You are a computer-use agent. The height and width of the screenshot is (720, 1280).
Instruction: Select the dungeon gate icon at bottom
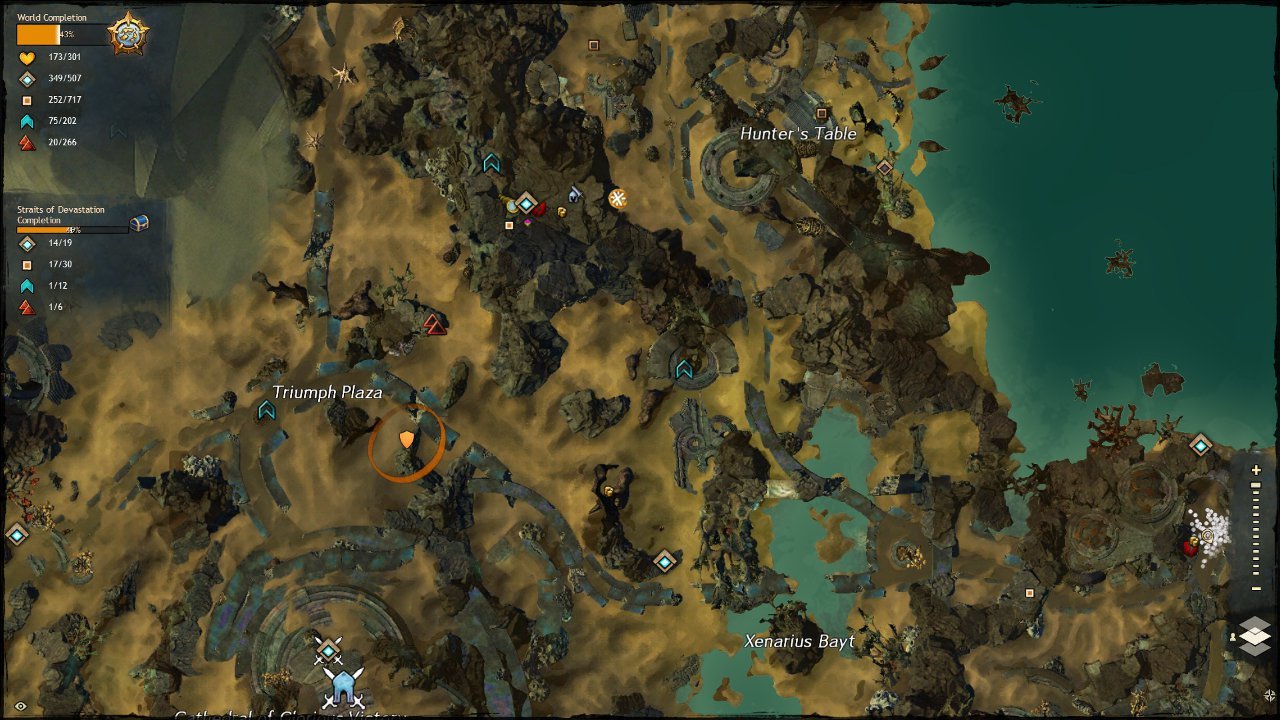point(343,686)
